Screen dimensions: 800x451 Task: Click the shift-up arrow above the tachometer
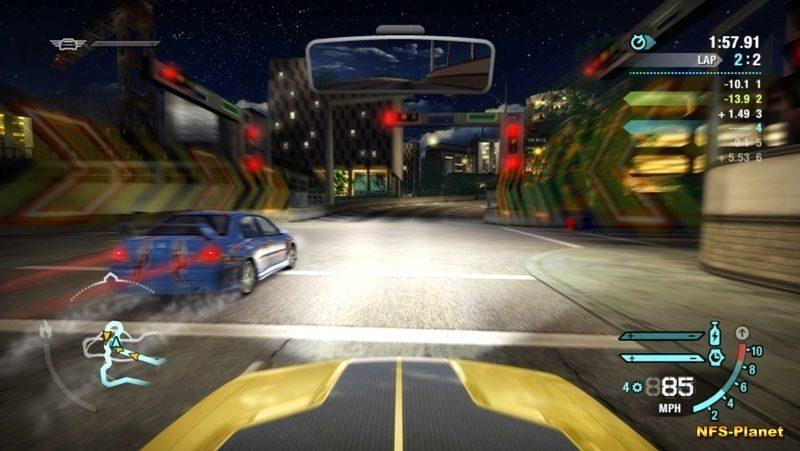(741, 332)
